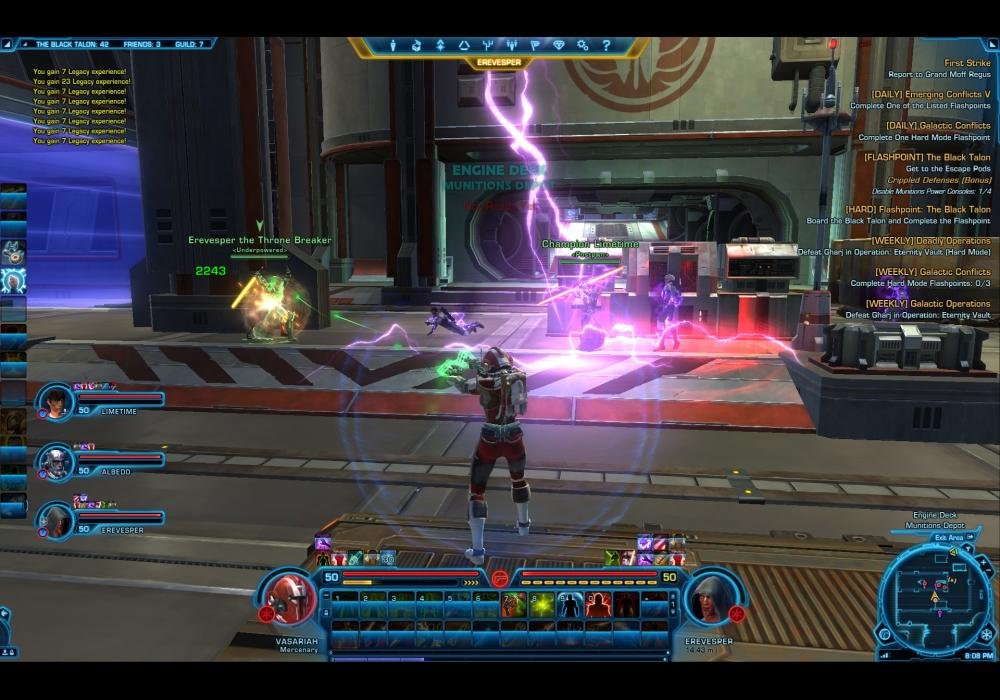Open the cartel market diamond icon
This screenshot has width=1000, height=700.
(x=559, y=45)
